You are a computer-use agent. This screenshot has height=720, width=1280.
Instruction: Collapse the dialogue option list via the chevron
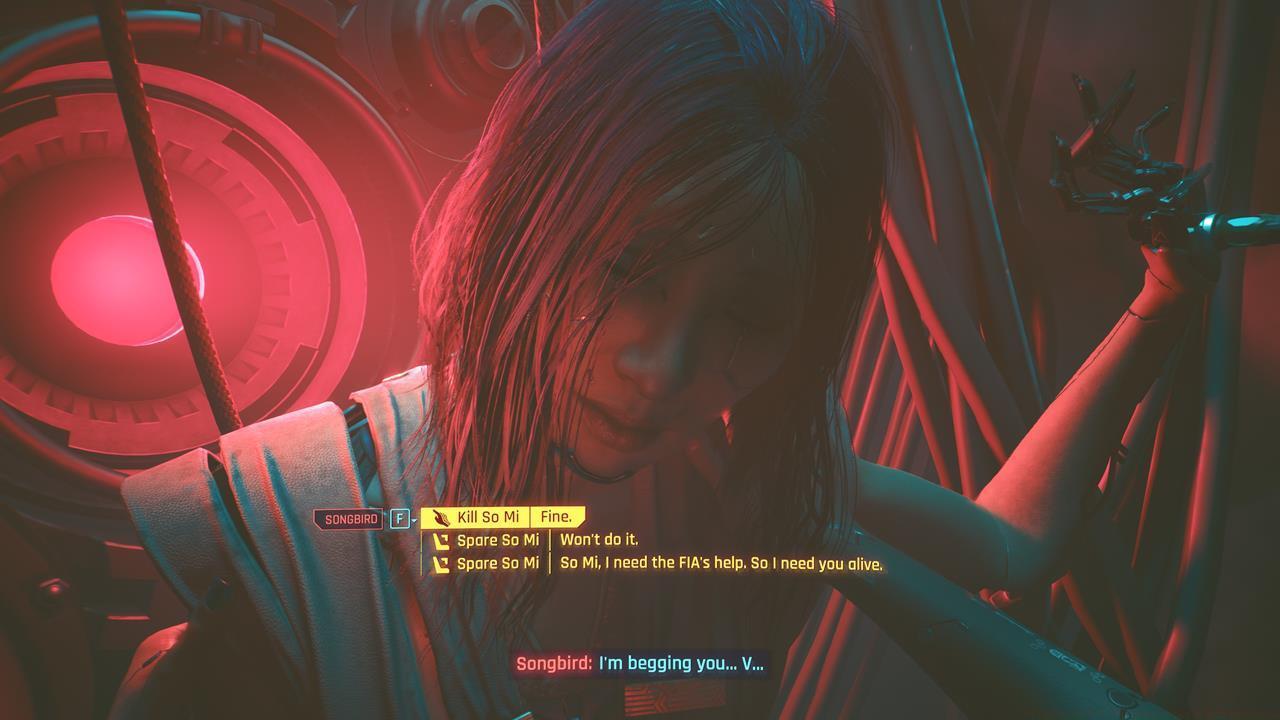414,520
